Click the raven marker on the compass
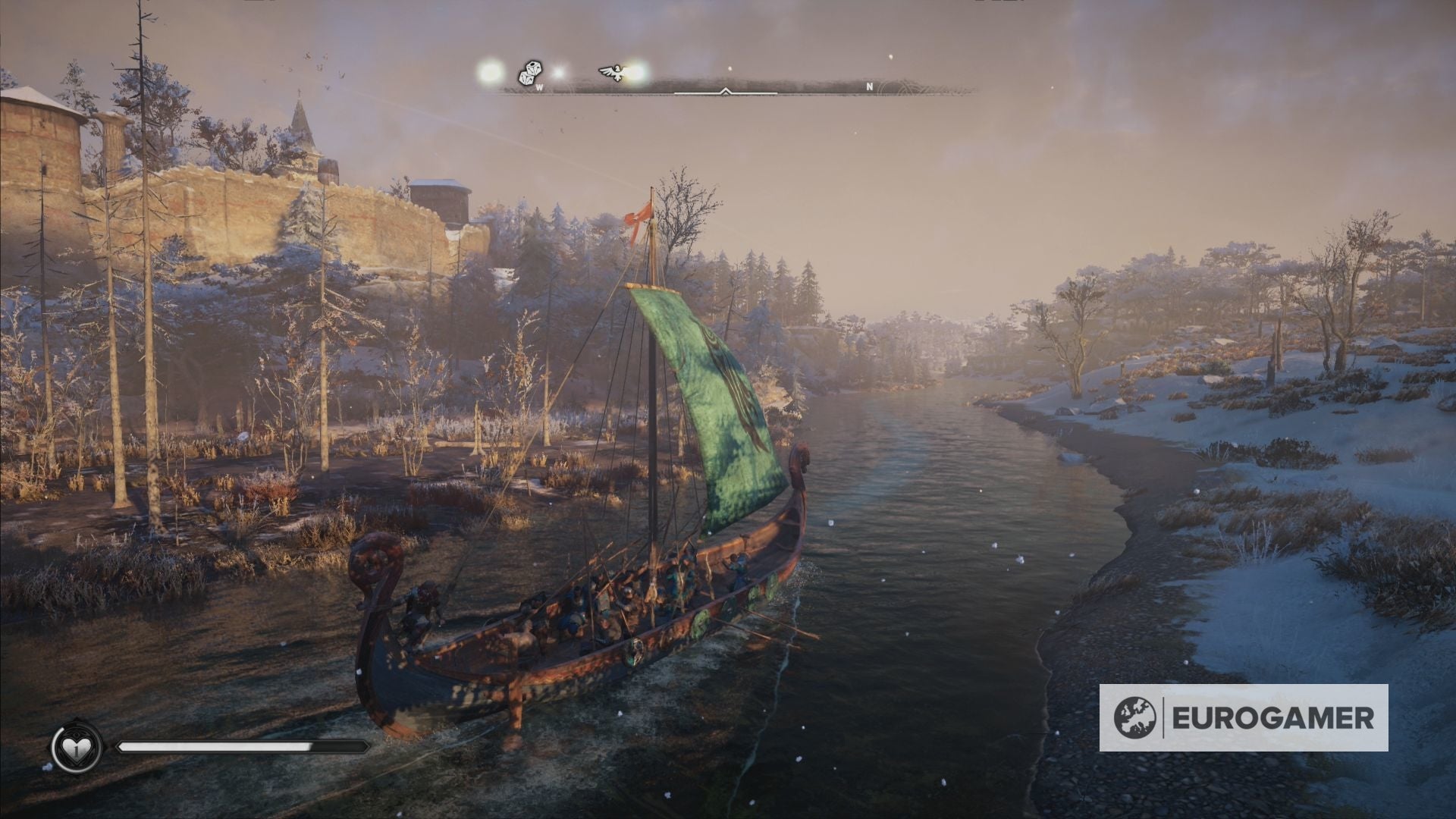This screenshot has width=1456, height=819. 613,71
